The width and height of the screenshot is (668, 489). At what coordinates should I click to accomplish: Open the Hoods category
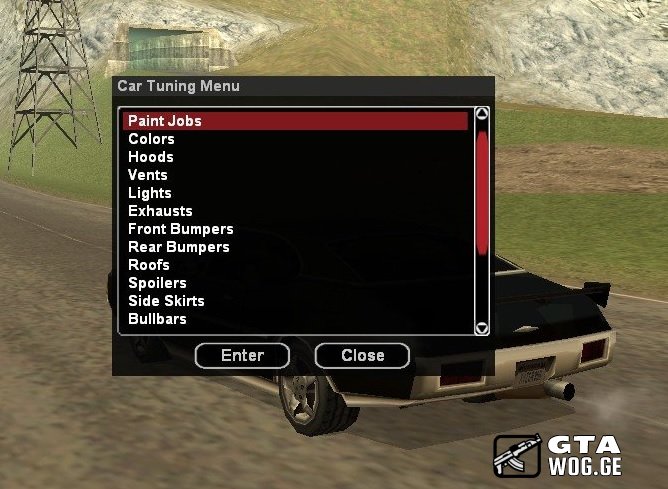click(151, 157)
